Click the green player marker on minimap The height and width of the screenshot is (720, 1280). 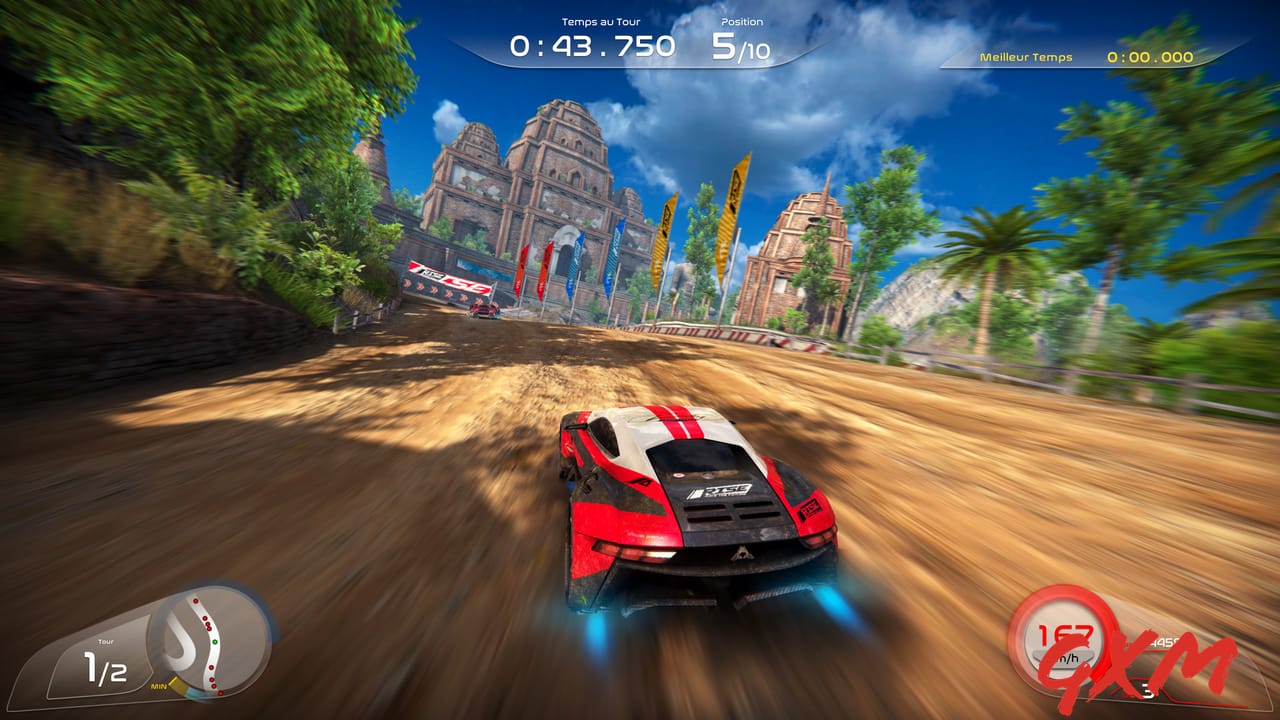click(214, 642)
